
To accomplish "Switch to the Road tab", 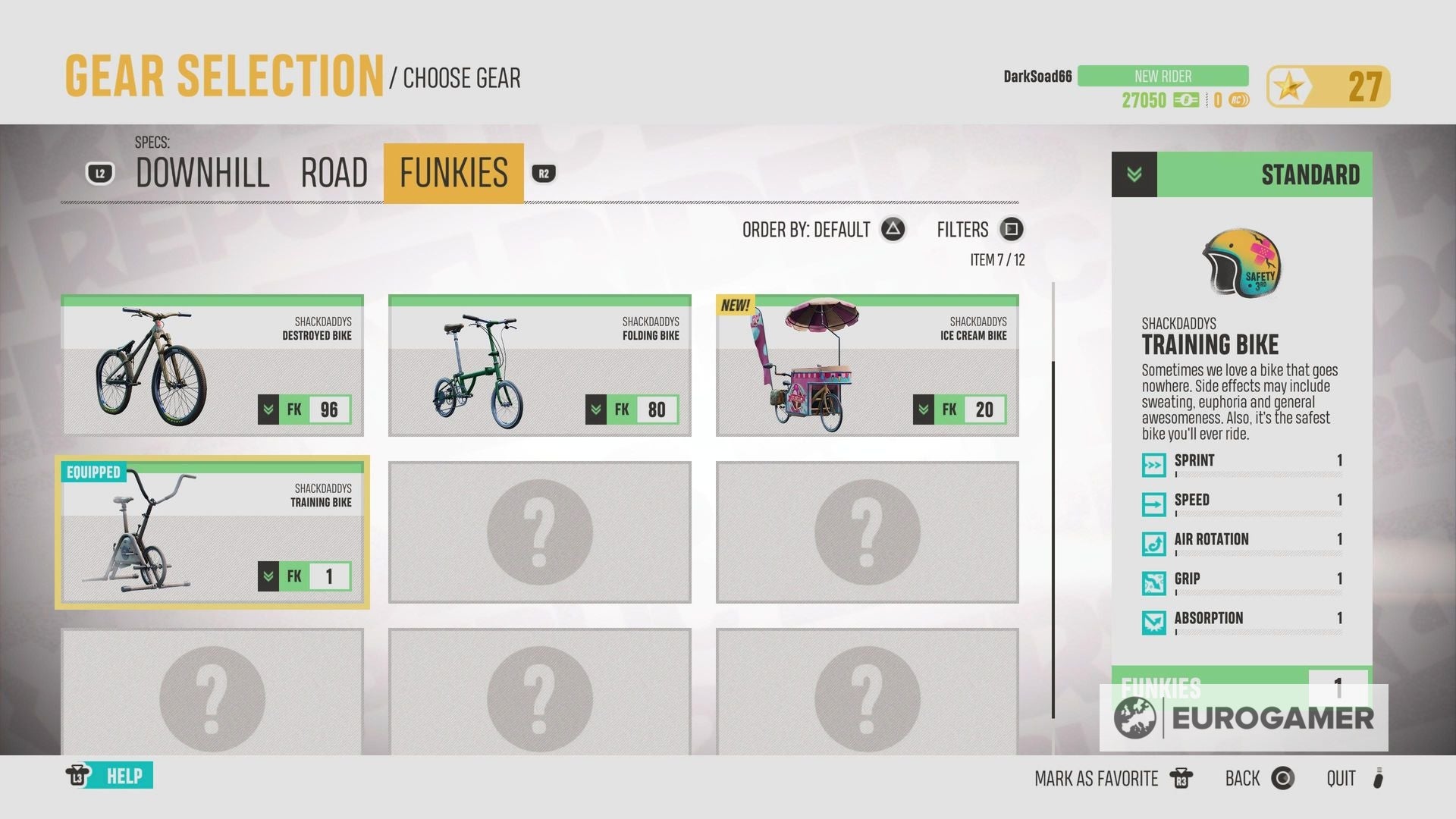I will (x=334, y=173).
